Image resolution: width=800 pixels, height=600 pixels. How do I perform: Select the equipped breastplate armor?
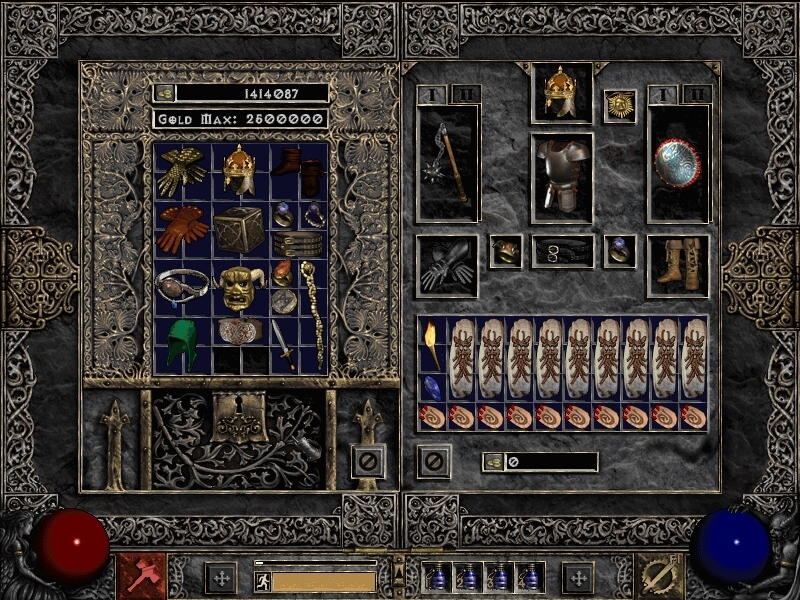561,177
